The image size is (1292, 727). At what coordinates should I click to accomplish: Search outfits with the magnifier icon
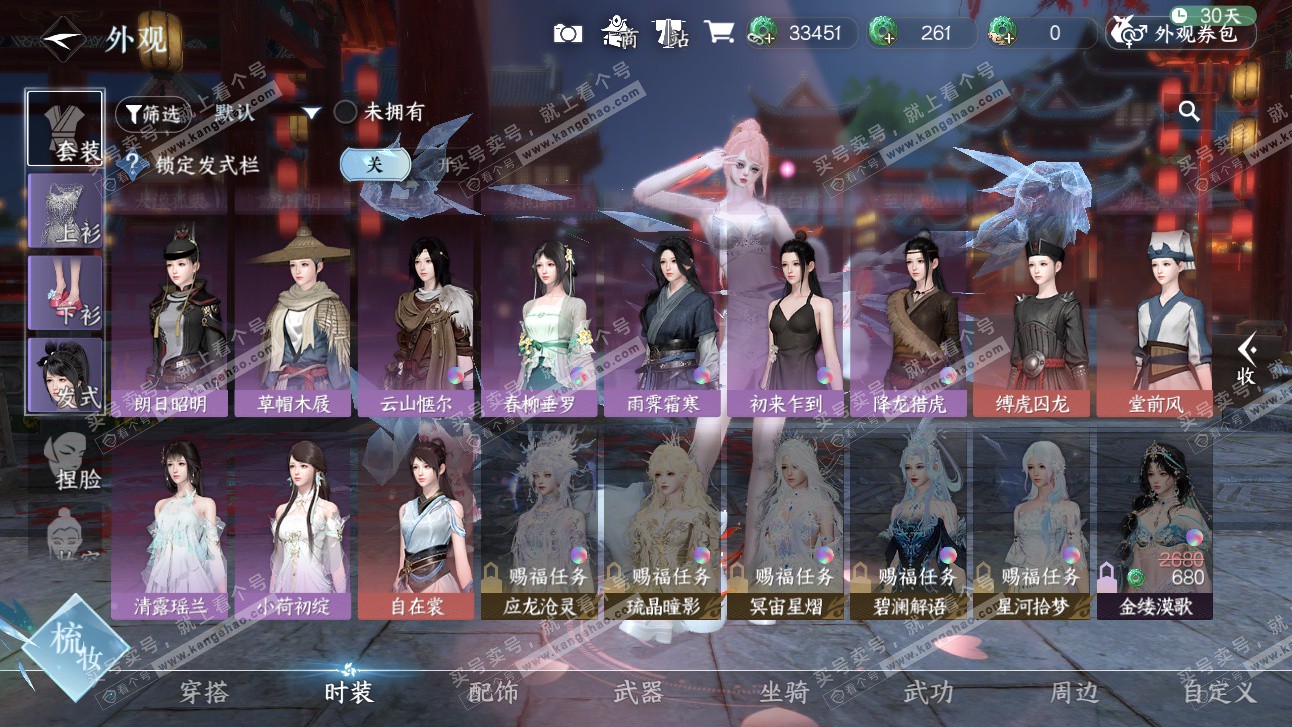[1189, 111]
